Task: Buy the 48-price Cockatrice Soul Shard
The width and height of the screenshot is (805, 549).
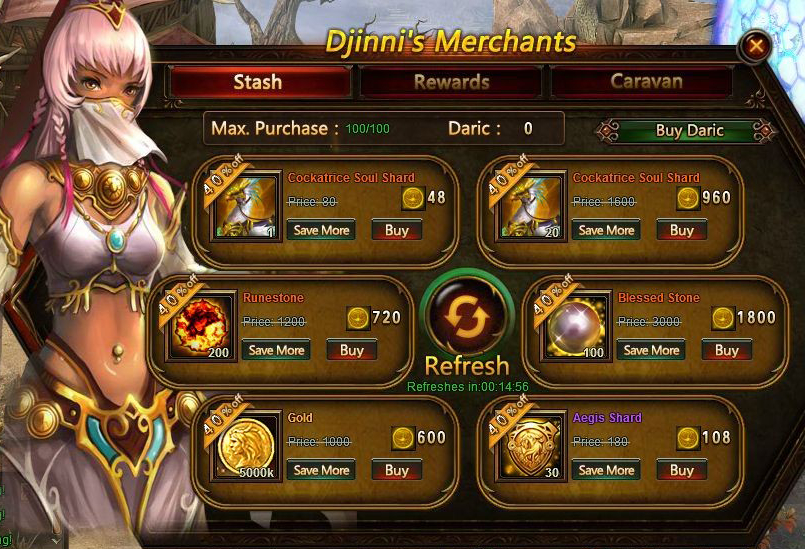Action: (397, 230)
